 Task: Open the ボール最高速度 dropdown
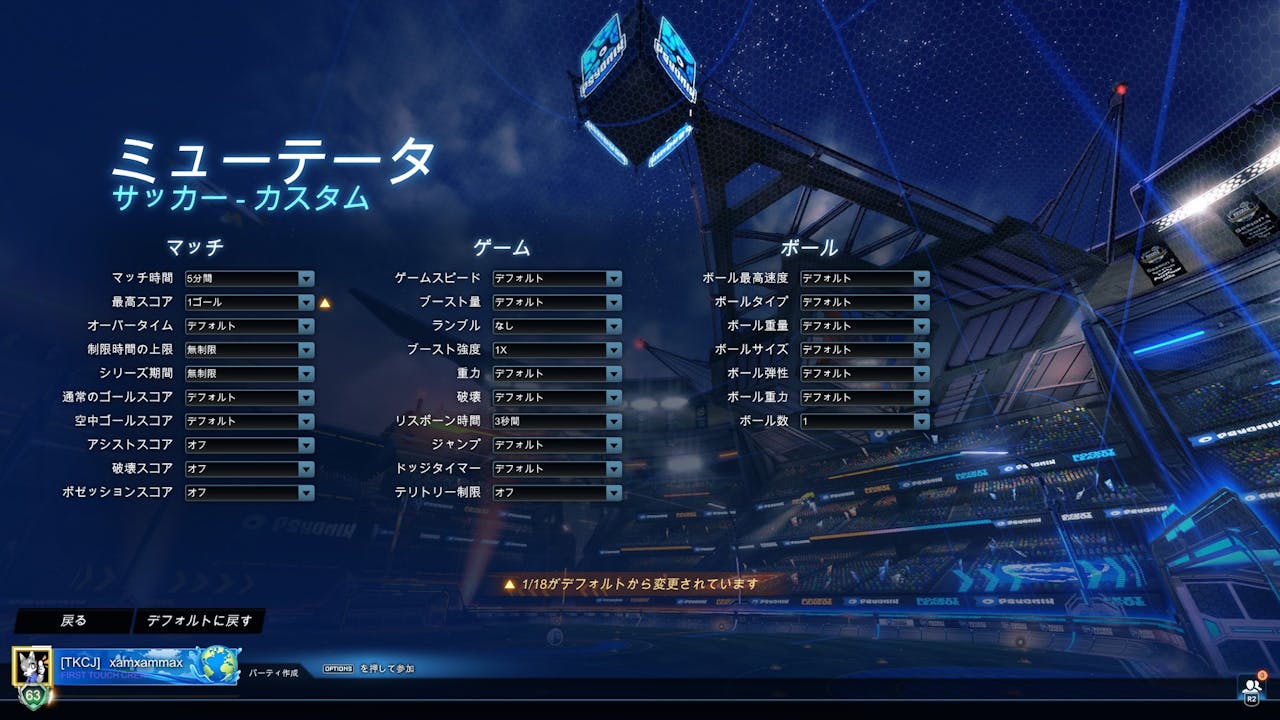click(864, 278)
